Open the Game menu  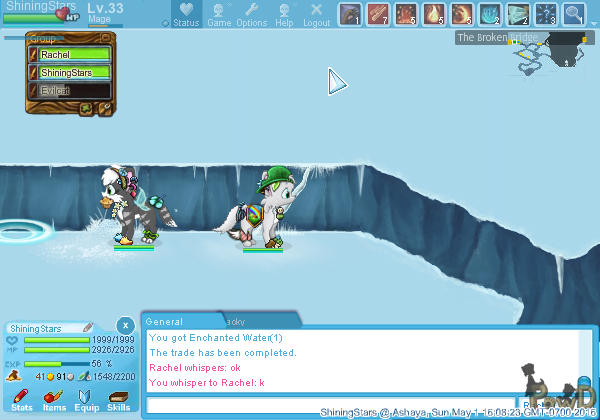click(x=219, y=14)
